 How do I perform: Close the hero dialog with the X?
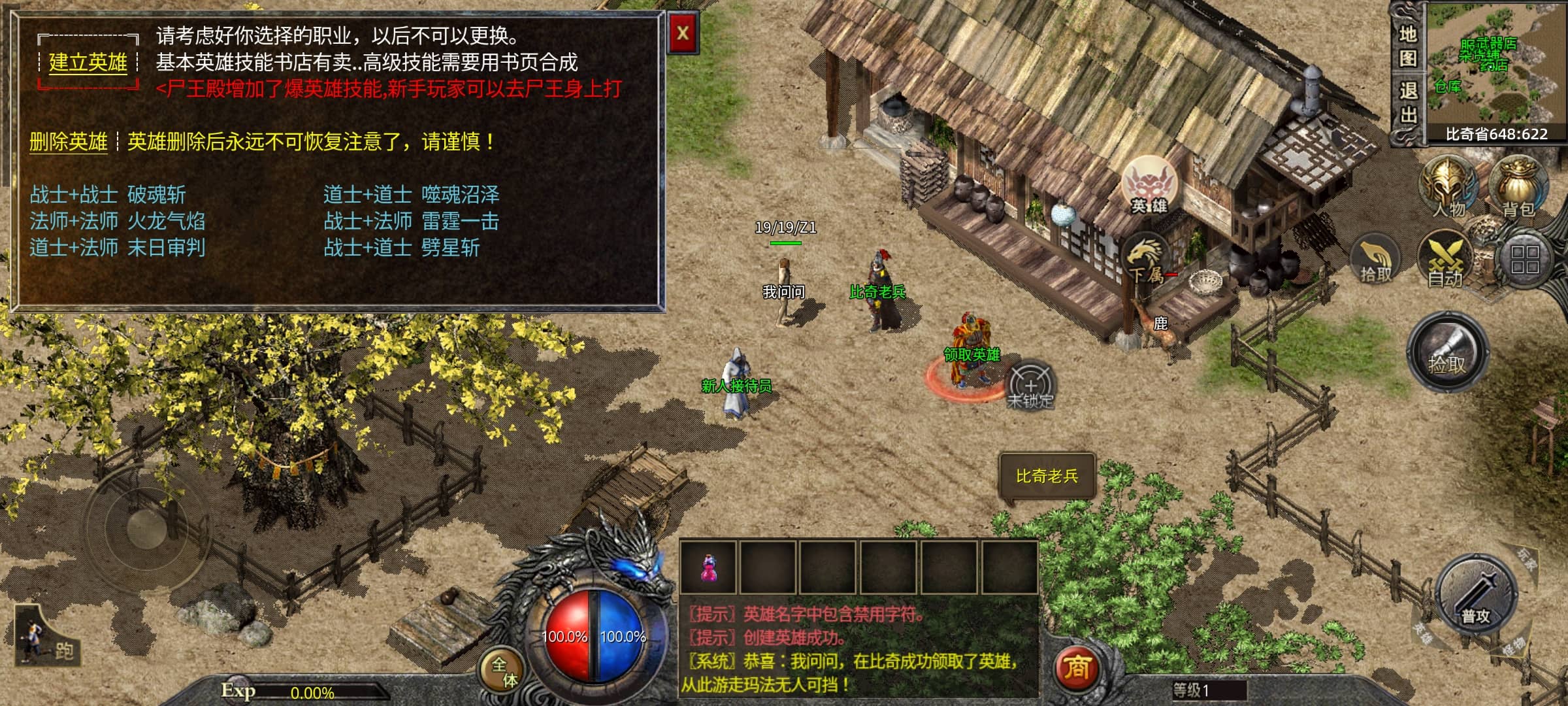[x=683, y=33]
